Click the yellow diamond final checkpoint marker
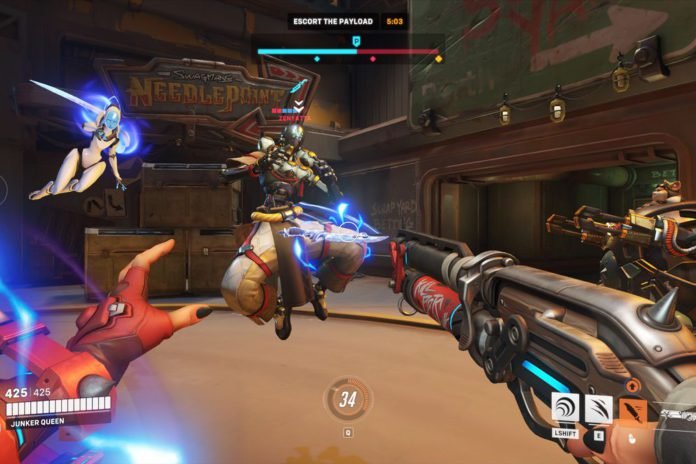The image size is (696, 464). [439, 59]
